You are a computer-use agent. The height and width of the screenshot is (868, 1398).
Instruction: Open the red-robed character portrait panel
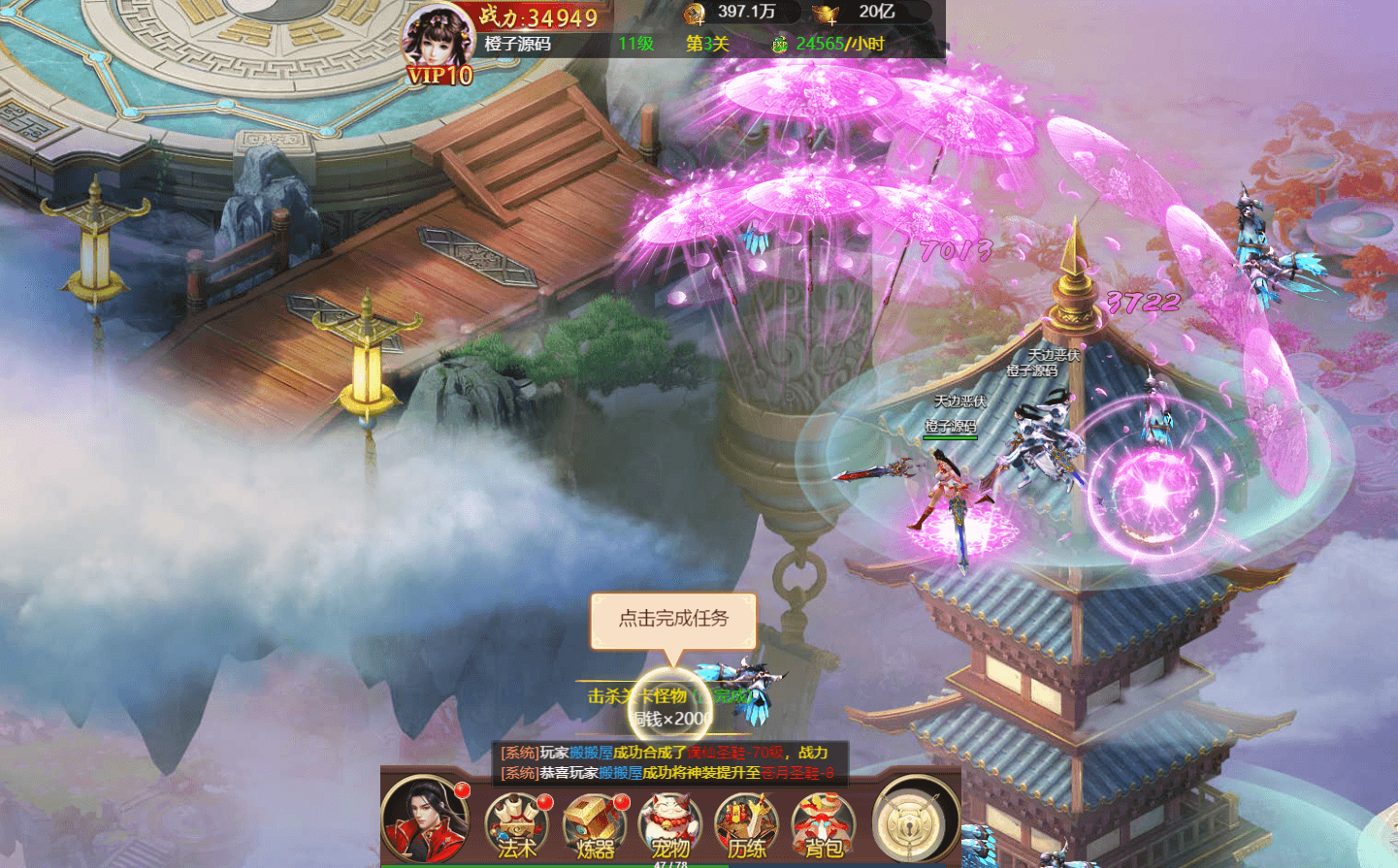click(424, 820)
